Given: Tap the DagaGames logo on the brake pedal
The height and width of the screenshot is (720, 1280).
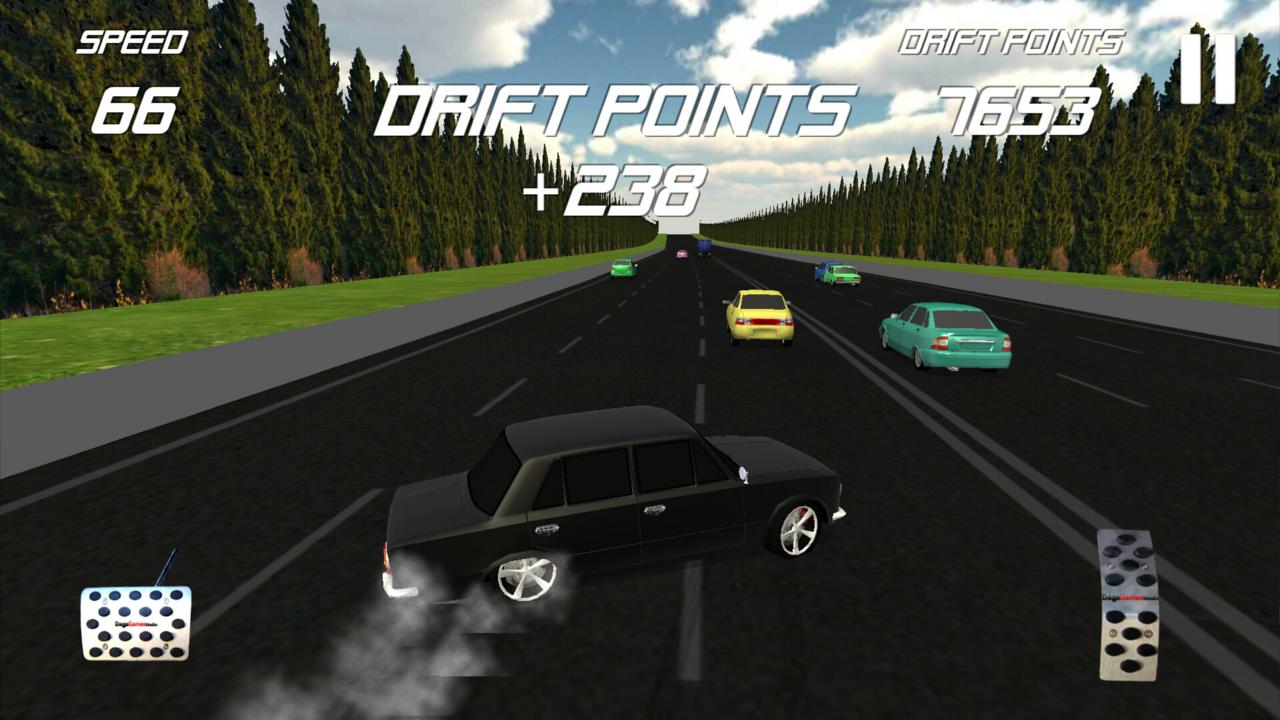Looking at the screenshot, I should click(136, 623).
